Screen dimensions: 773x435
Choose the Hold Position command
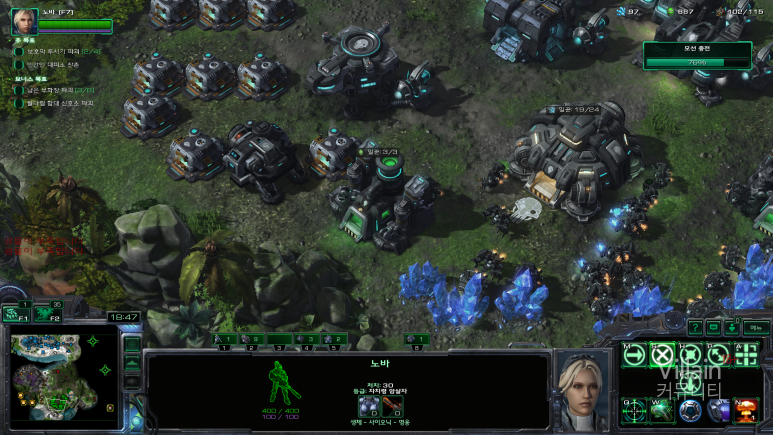click(x=690, y=353)
